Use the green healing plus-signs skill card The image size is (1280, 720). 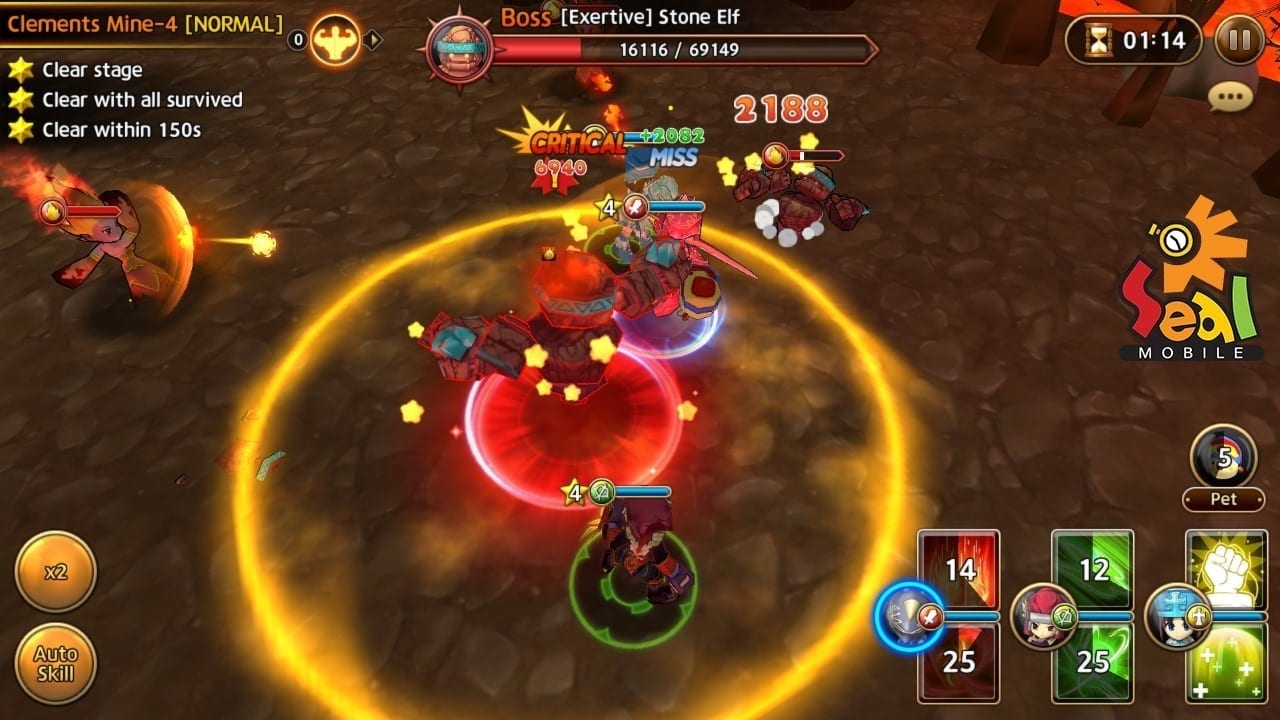point(1226,662)
